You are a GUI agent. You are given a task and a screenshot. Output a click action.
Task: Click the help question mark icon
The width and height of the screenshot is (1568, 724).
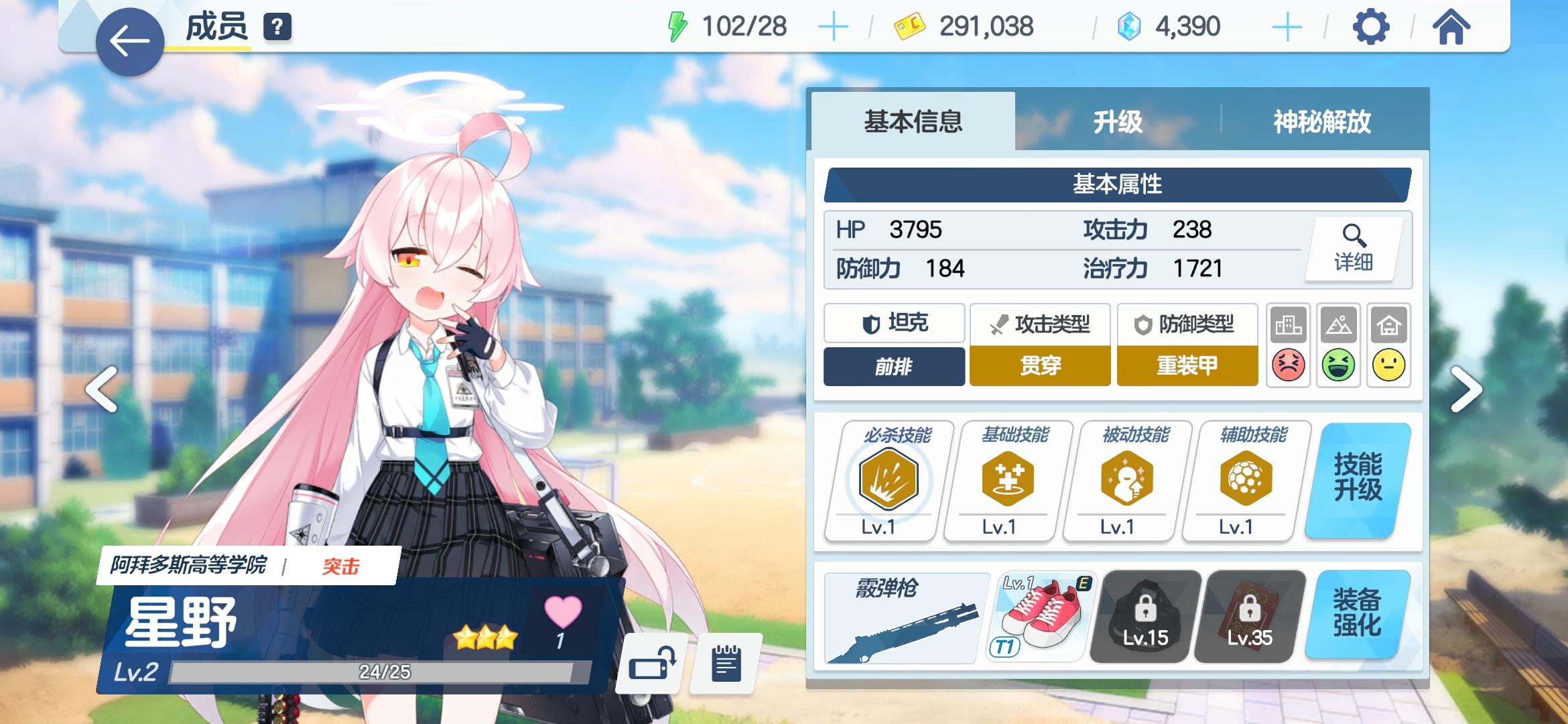[277, 27]
